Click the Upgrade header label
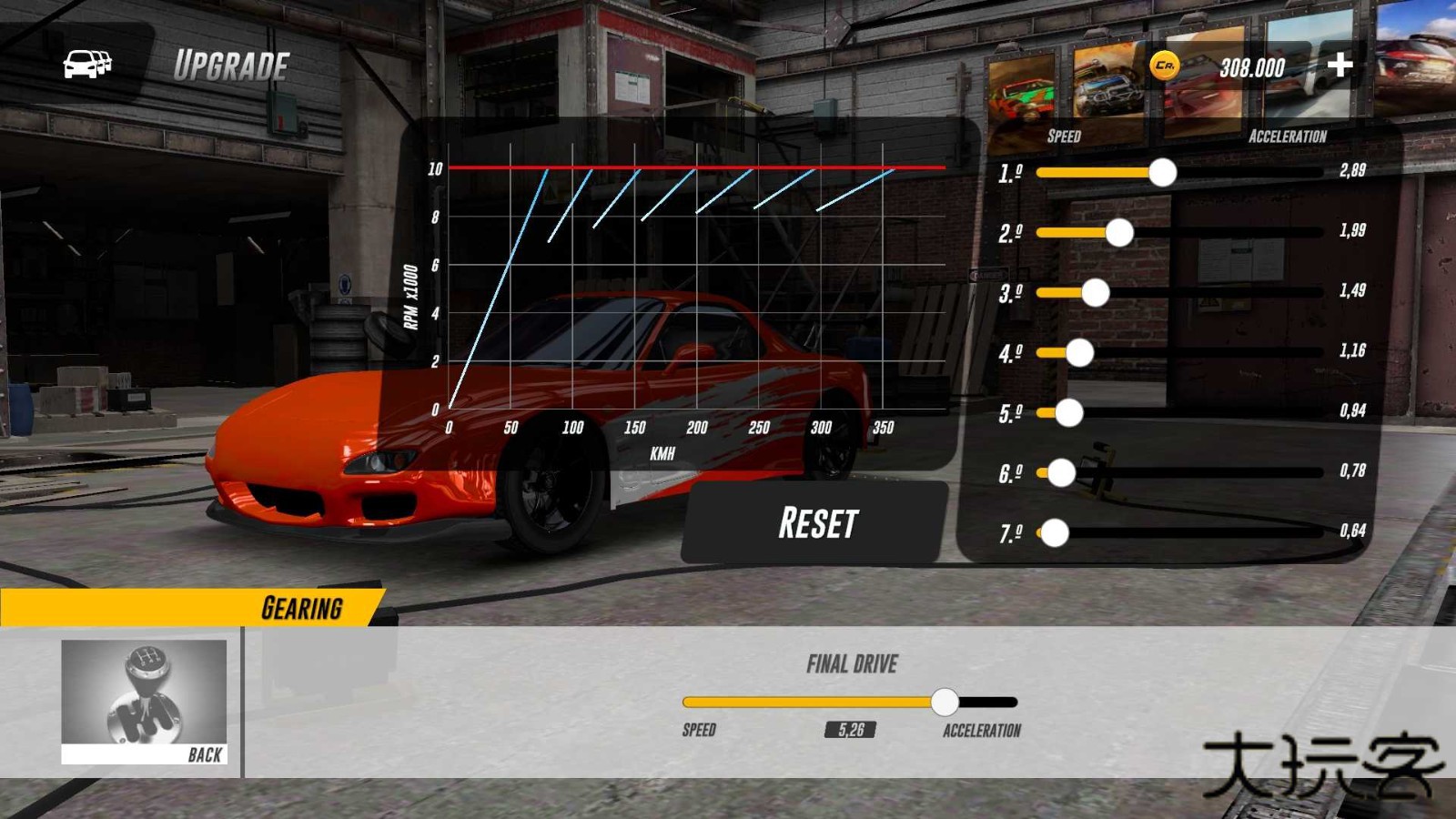 pyautogui.click(x=231, y=64)
